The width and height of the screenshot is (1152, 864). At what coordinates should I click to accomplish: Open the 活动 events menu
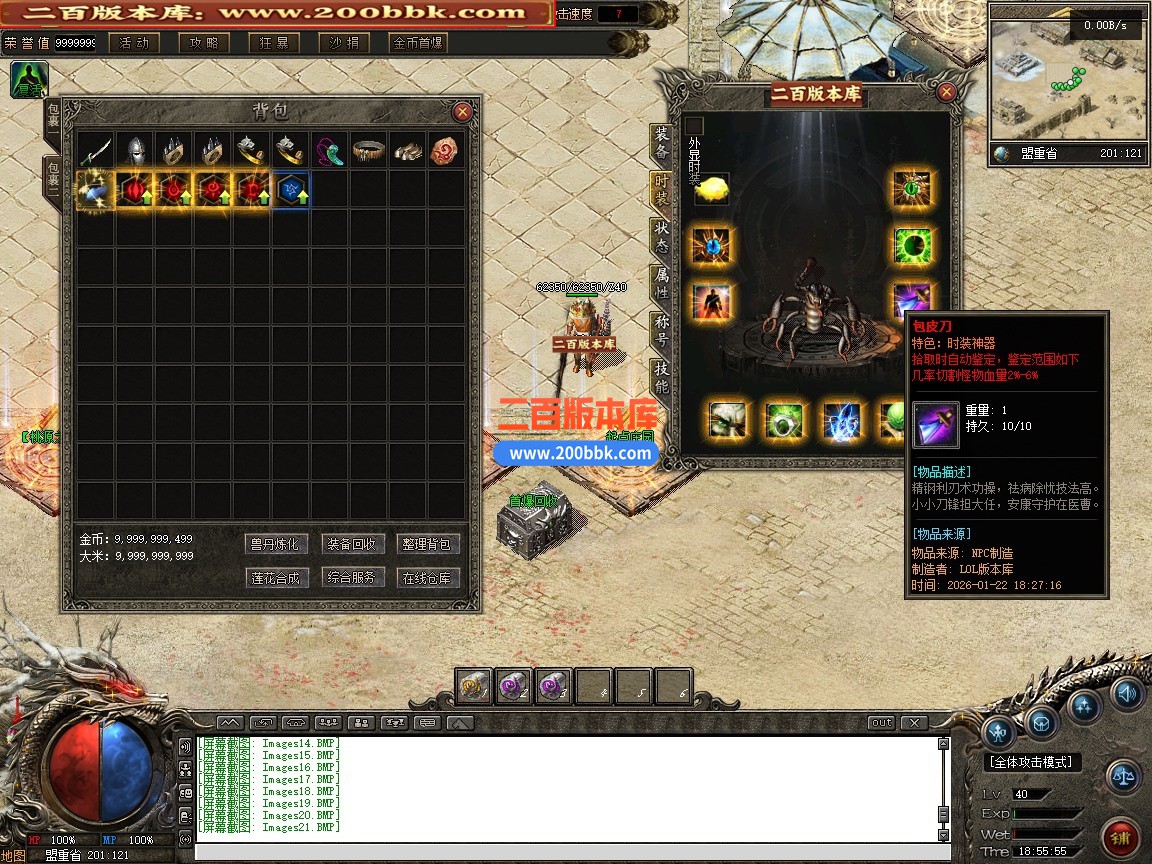pyautogui.click(x=134, y=43)
